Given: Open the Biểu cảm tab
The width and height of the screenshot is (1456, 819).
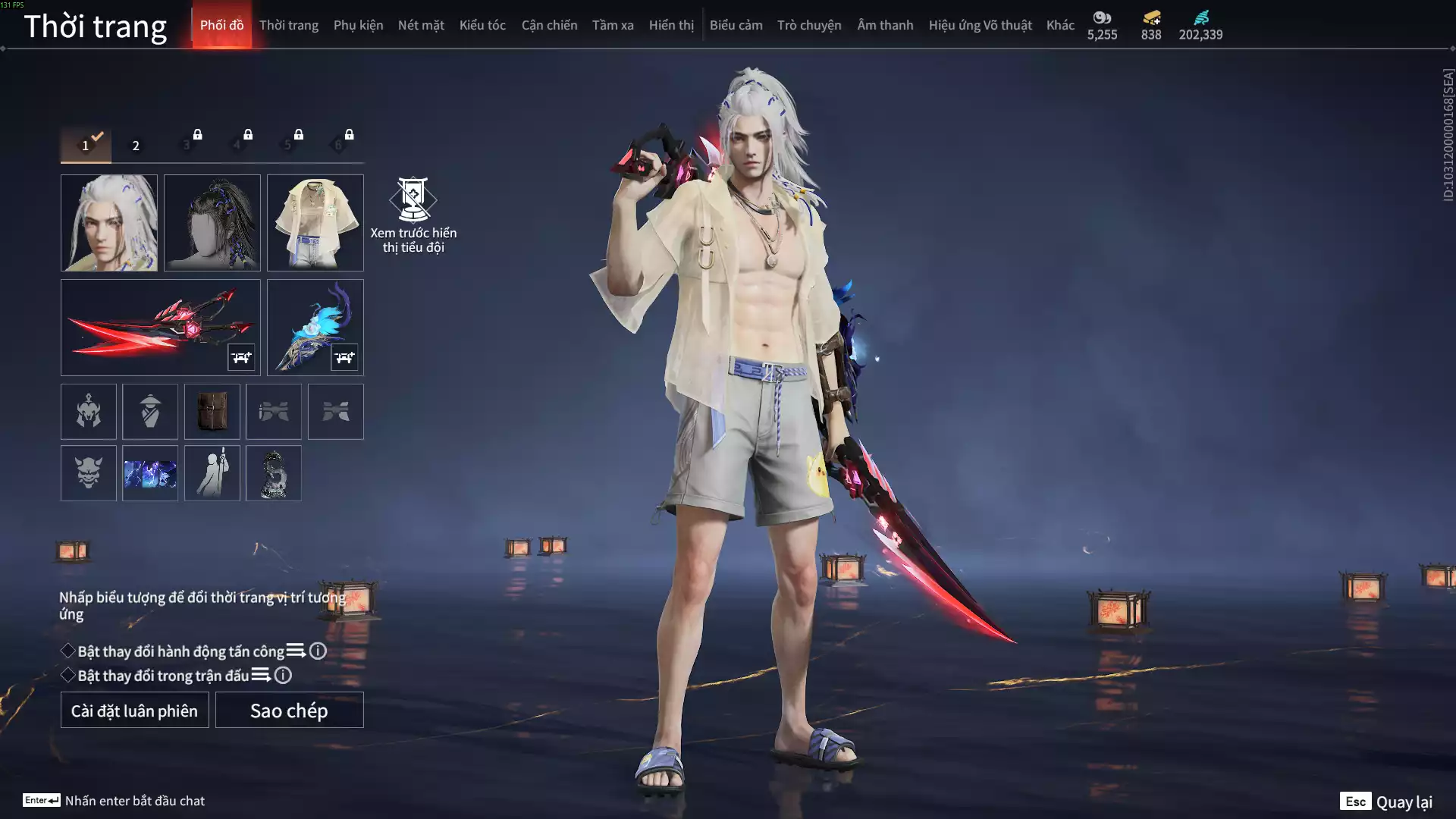Looking at the screenshot, I should [736, 25].
